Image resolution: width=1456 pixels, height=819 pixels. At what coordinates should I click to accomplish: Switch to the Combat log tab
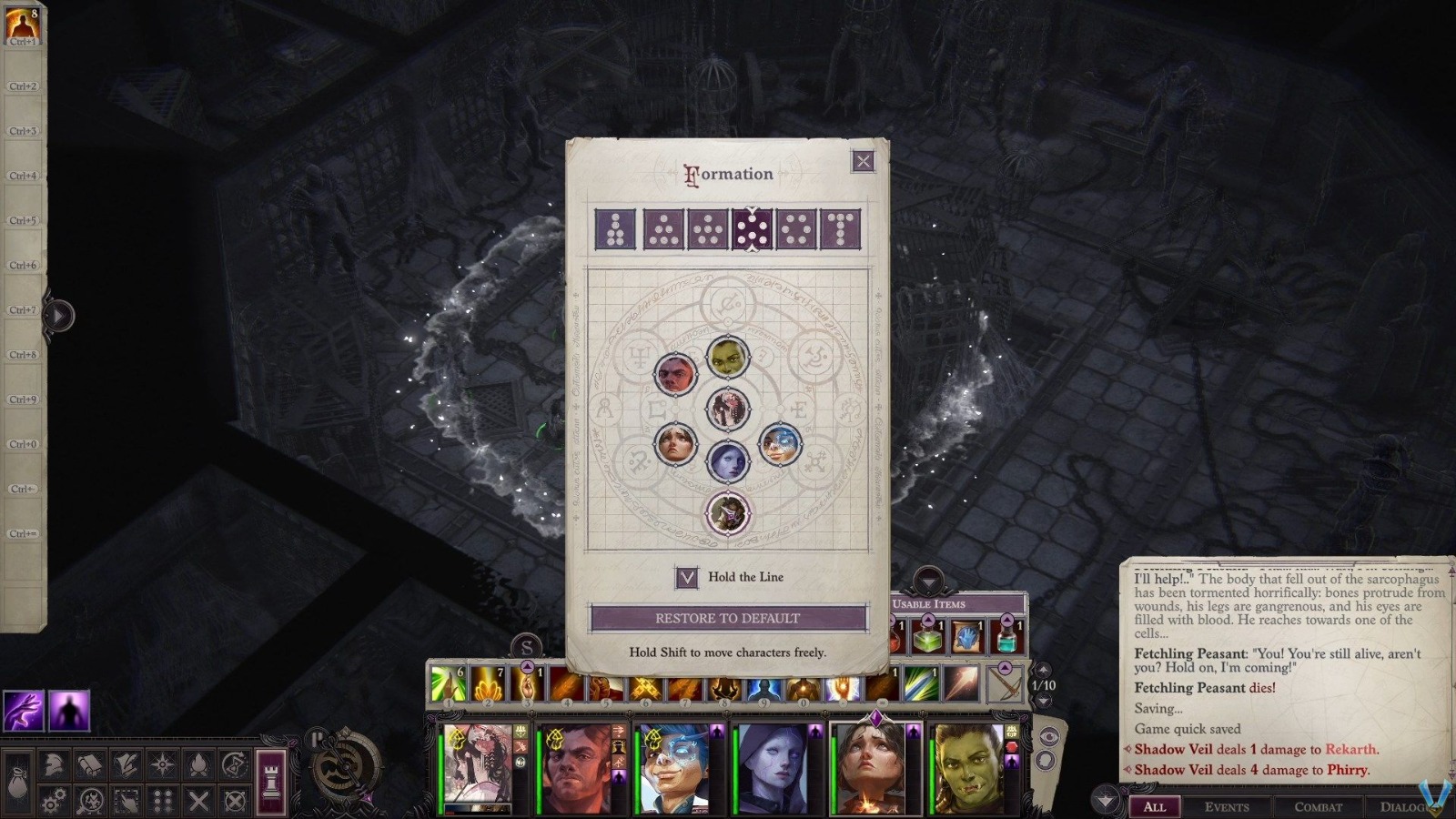pos(1319,807)
